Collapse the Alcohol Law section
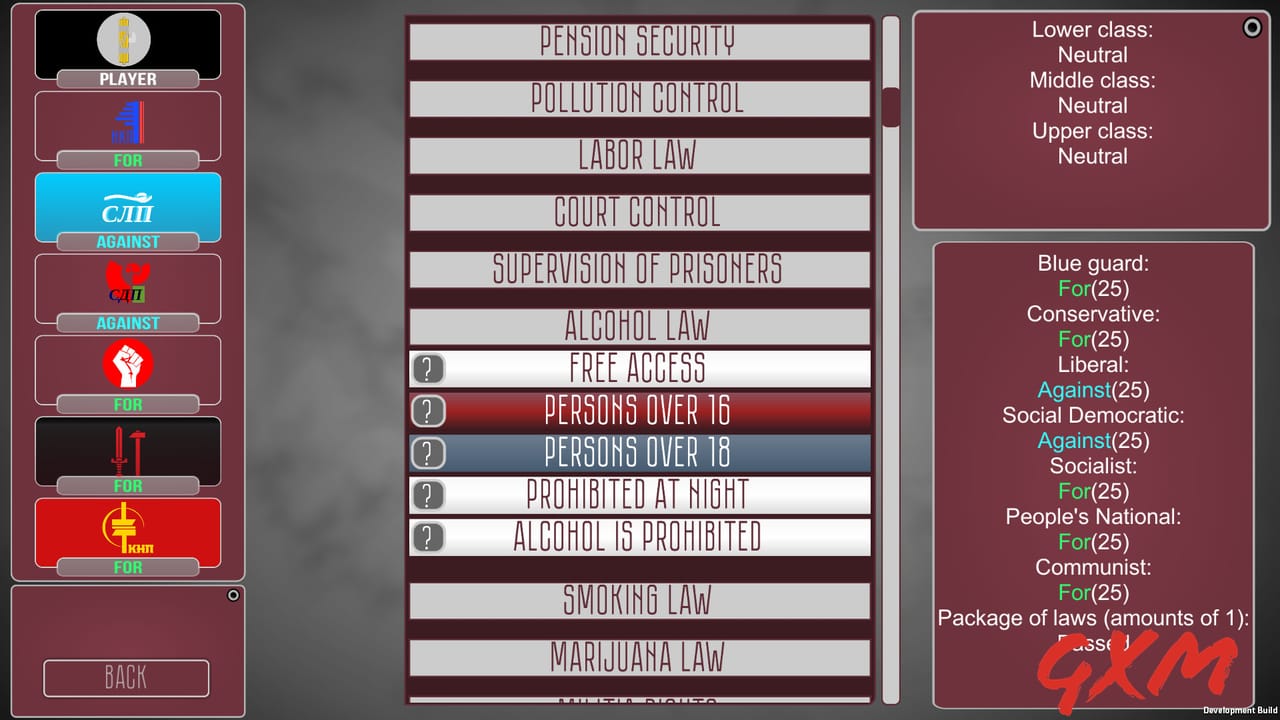1280x720 pixels. click(x=640, y=326)
